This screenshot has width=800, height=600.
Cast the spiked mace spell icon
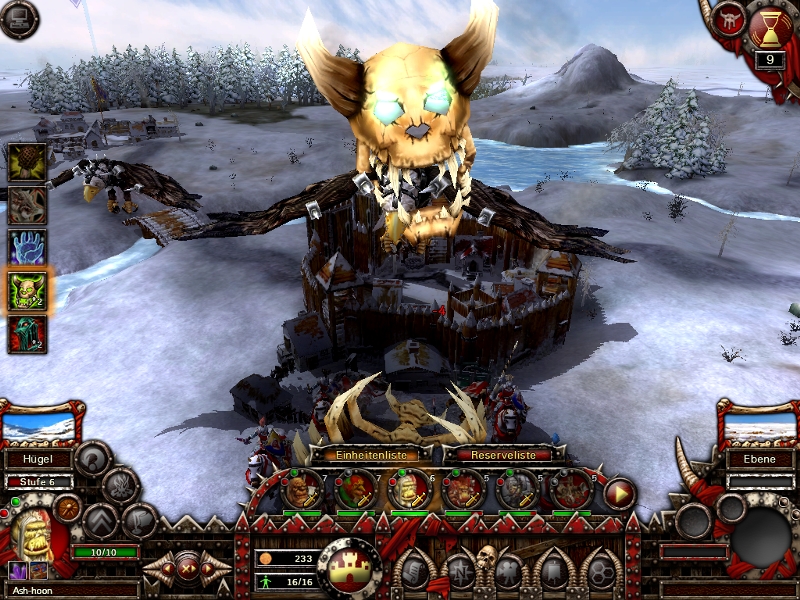pos(27,161)
